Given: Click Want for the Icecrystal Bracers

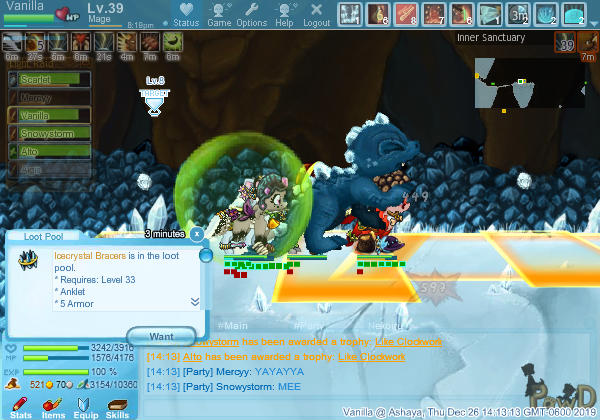Looking at the screenshot, I should 161,336.
